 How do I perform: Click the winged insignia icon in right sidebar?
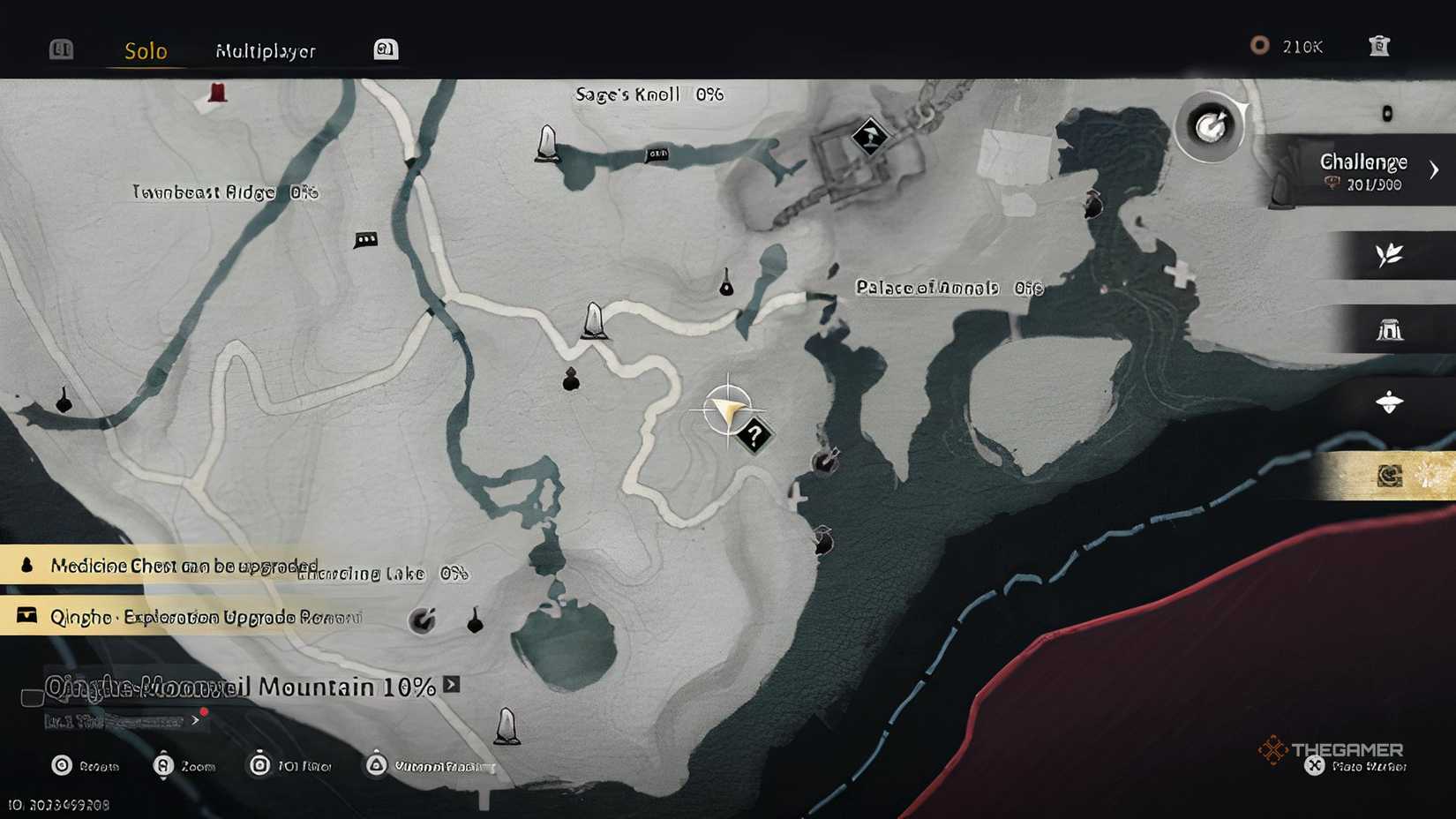point(1391,401)
